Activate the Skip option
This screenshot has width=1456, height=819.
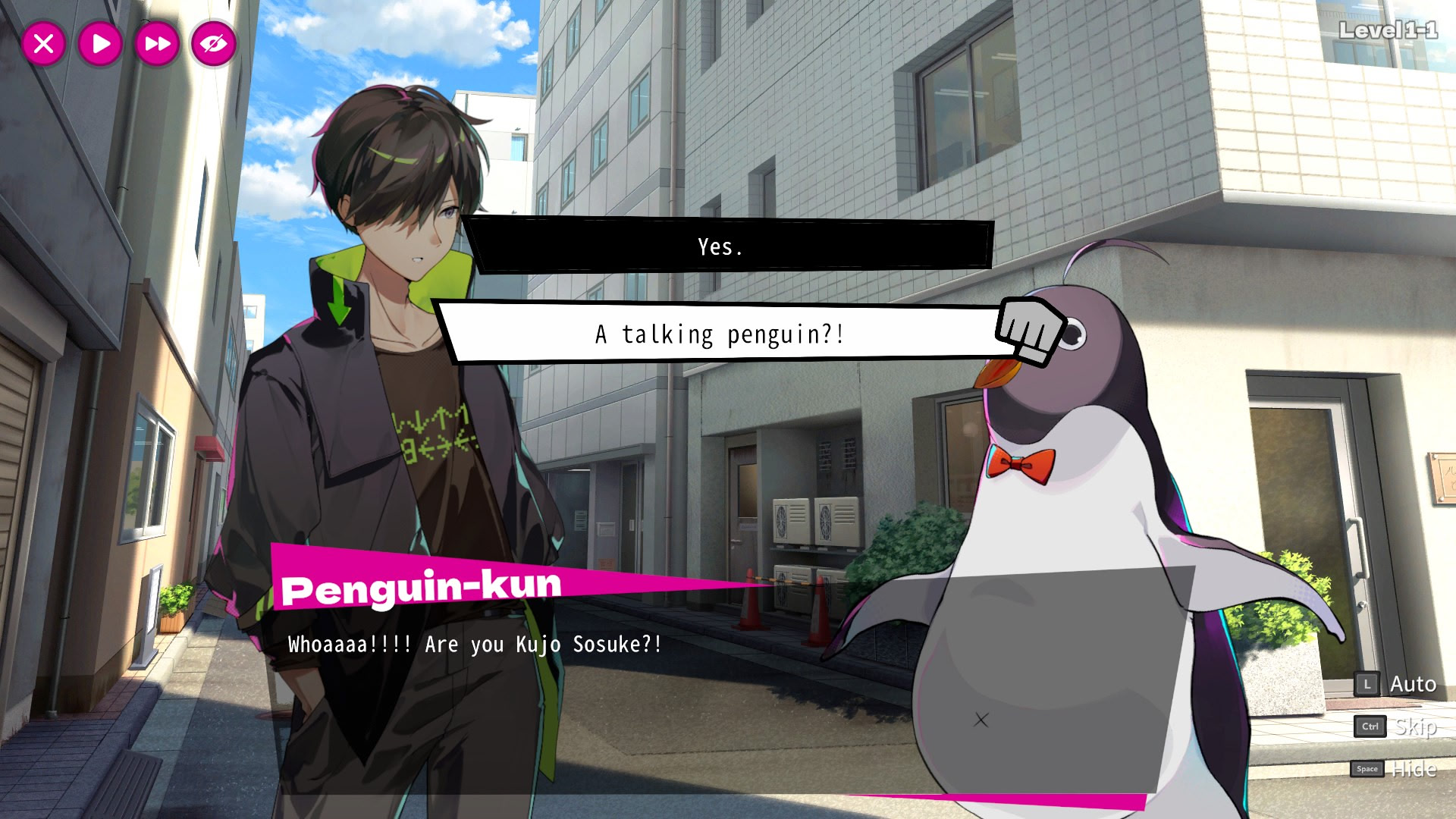click(1414, 726)
